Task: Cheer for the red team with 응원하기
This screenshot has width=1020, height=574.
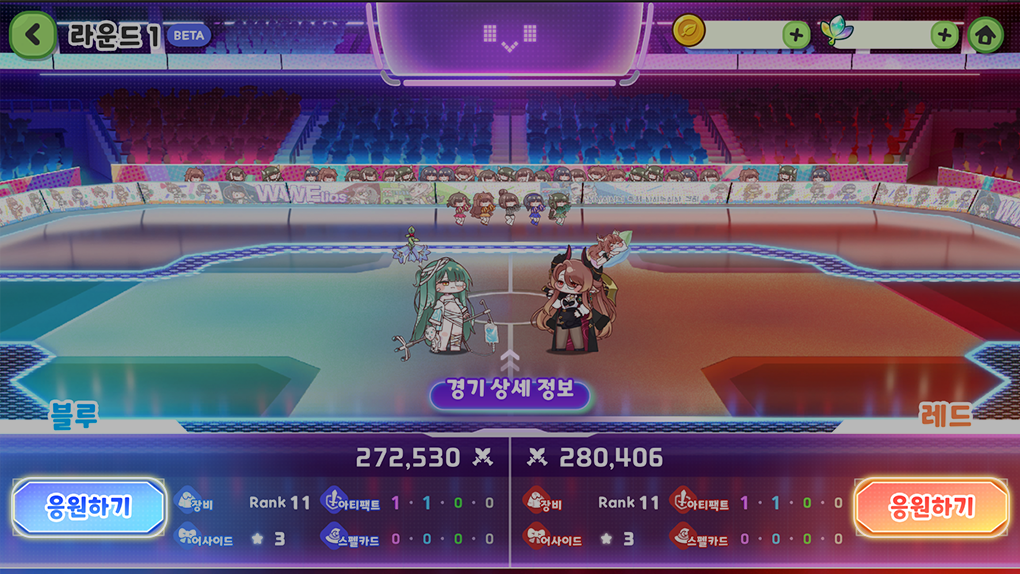Action: coord(931,507)
